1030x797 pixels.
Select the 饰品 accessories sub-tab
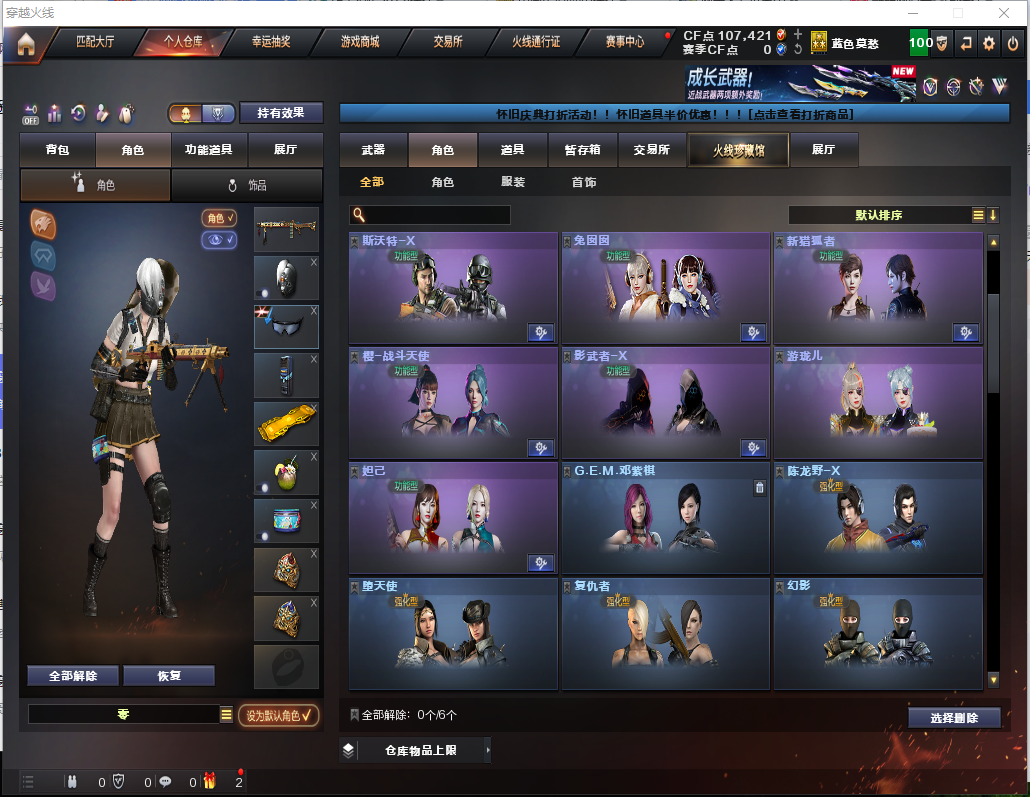(247, 185)
